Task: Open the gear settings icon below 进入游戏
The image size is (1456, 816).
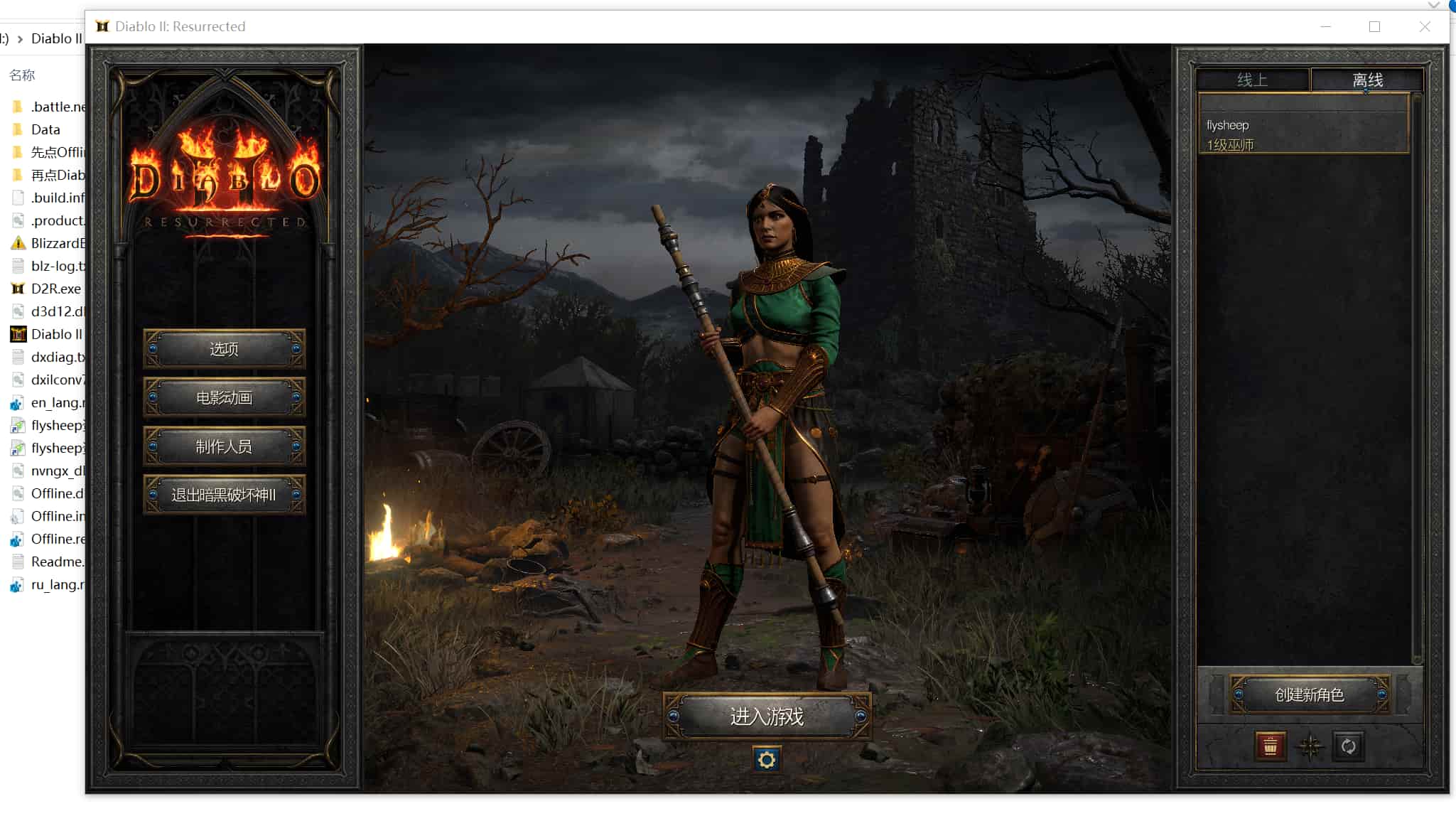Action: click(x=766, y=760)
